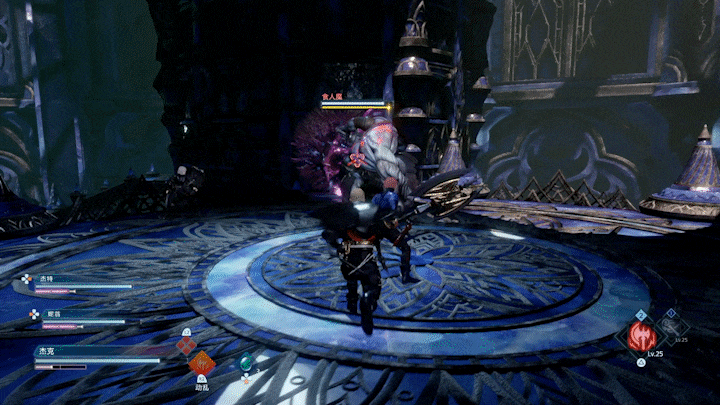Trigger the red four-diamond ability icon
Screen dimensions: 720x405
point(186,346)
